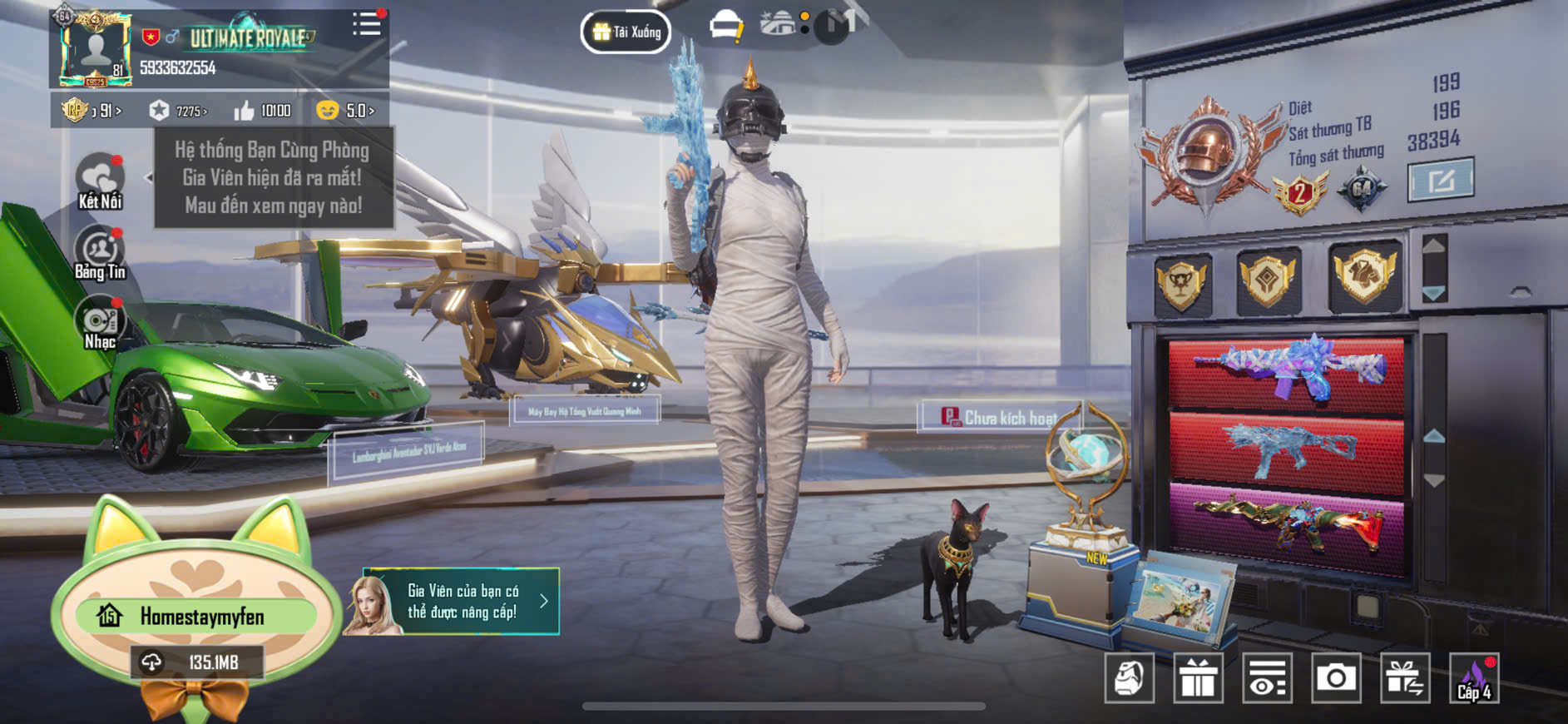View the Royale Pass level 91 badge

92,111
